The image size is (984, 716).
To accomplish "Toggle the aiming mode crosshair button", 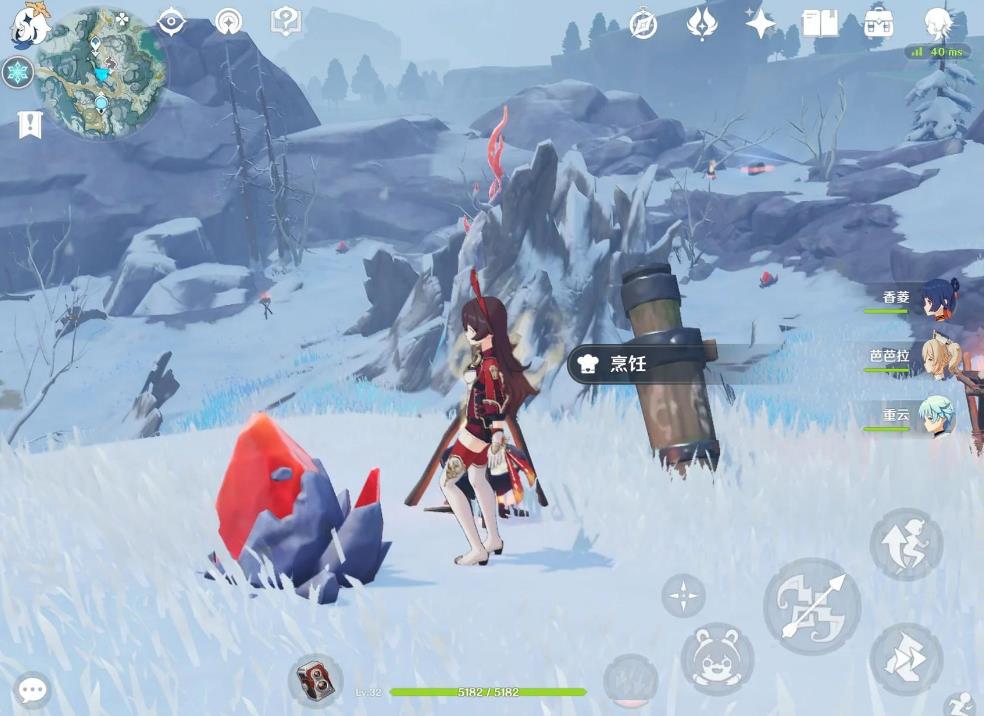I will click(683, 596).
